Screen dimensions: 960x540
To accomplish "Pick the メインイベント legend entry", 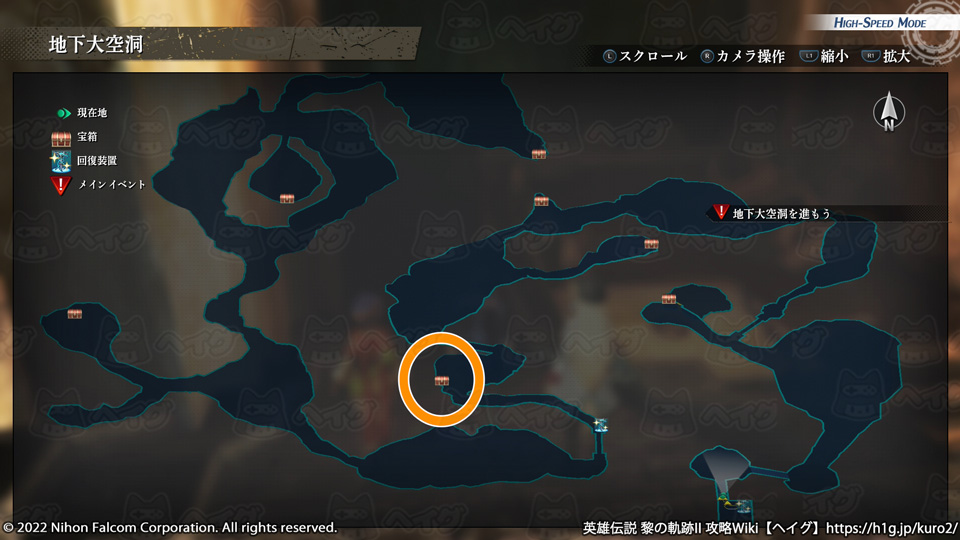I will pos(111,184).
